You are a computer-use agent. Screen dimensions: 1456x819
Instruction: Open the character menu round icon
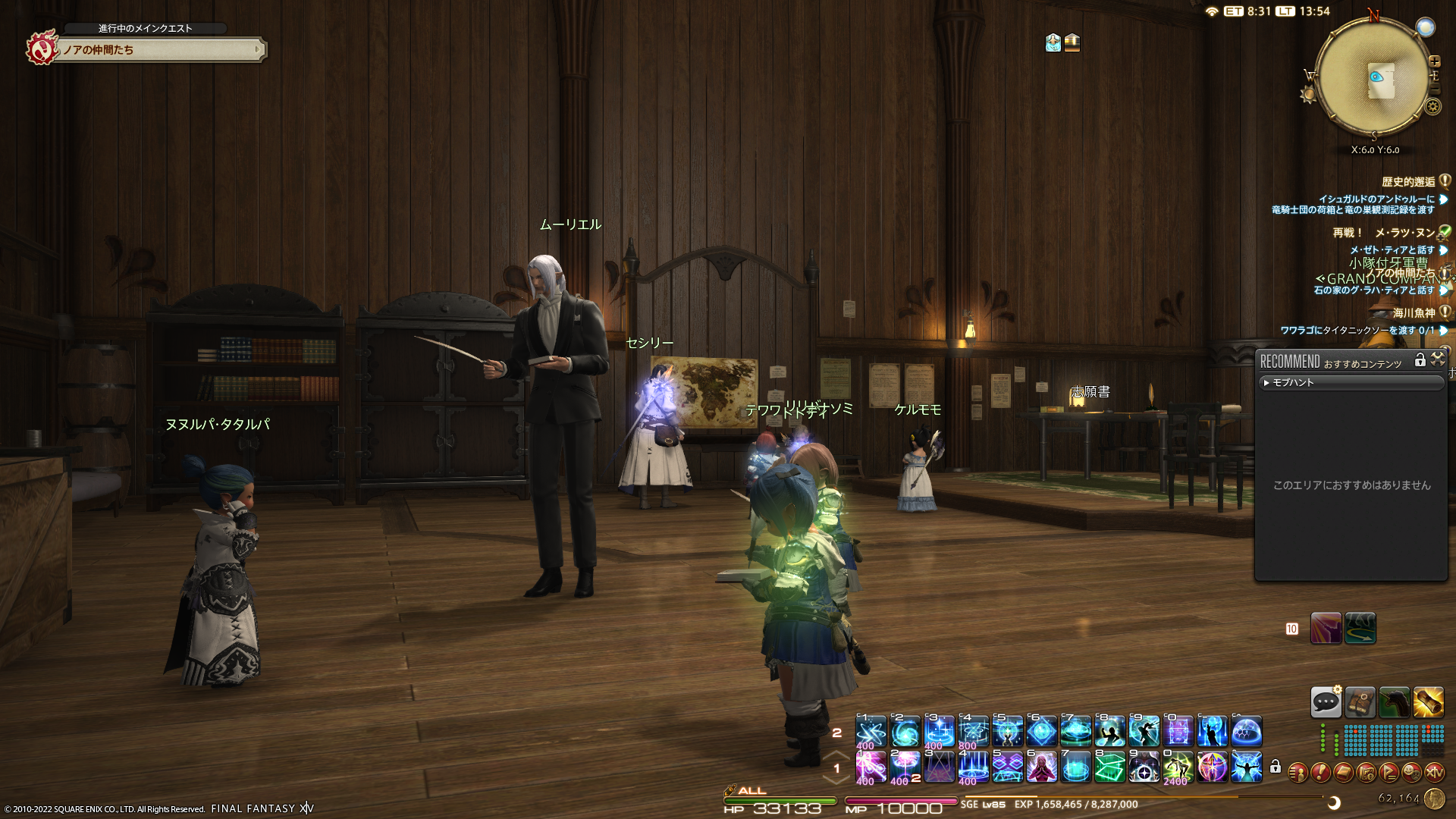tap(1298, 773)
